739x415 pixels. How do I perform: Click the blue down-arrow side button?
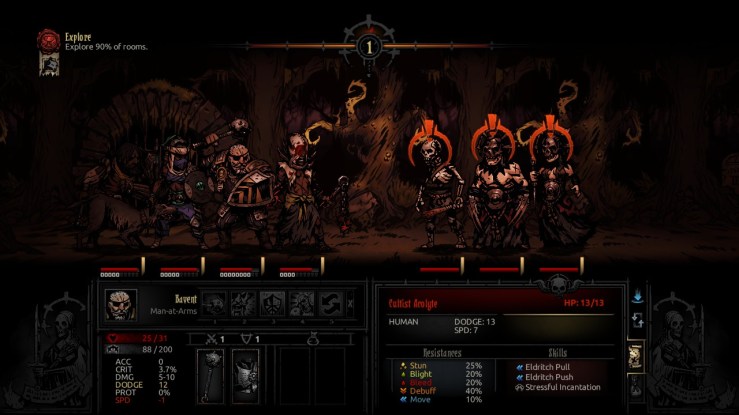pos(638,297)
